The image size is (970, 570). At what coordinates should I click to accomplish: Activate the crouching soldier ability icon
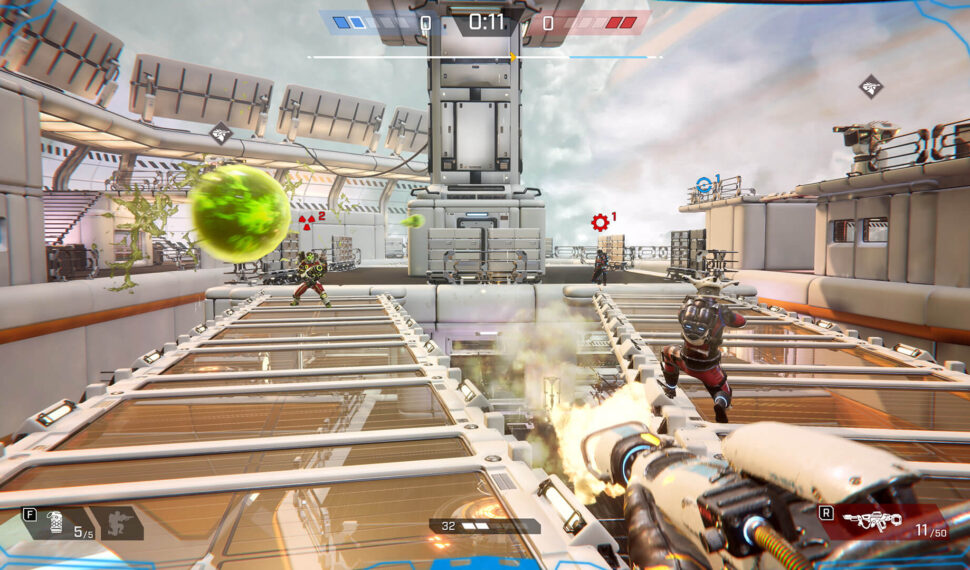[x=121, y=522]
